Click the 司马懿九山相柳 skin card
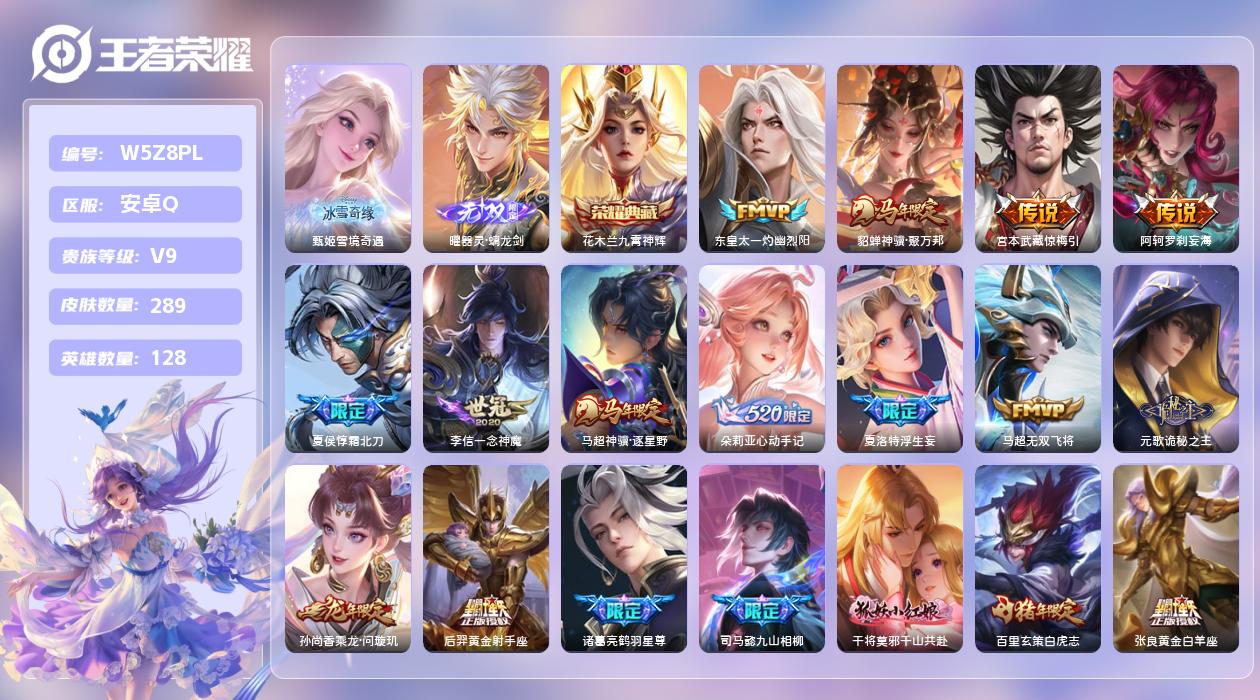 762,558
